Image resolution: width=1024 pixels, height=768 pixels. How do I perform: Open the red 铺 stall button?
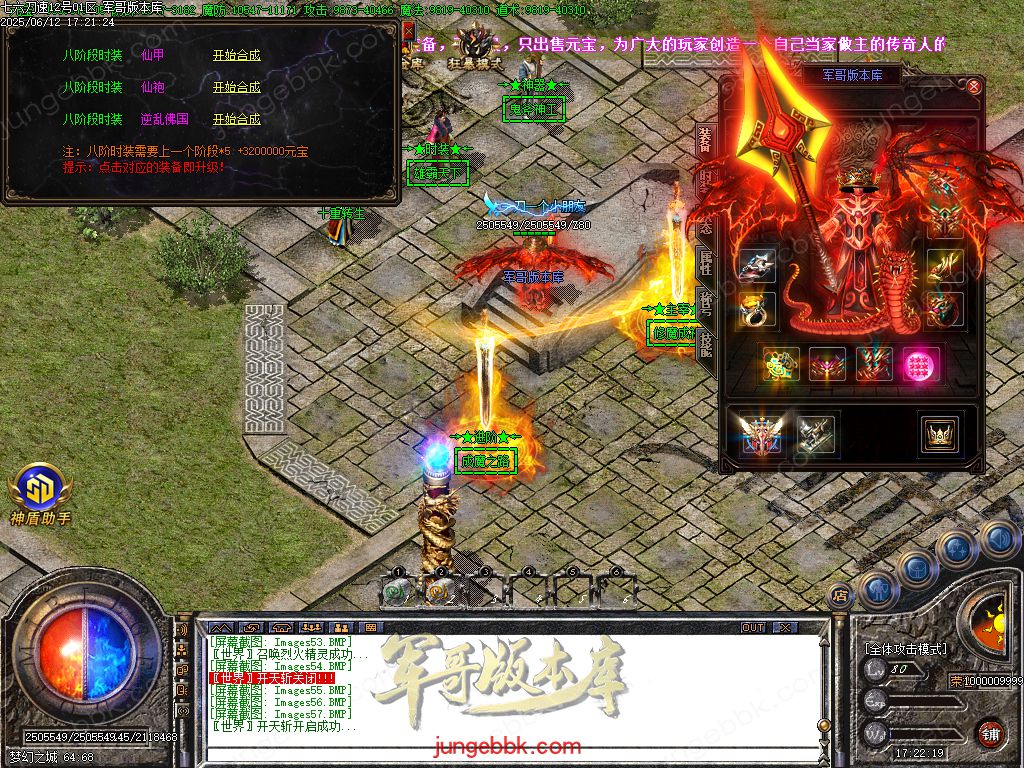[x=990, y=732]
